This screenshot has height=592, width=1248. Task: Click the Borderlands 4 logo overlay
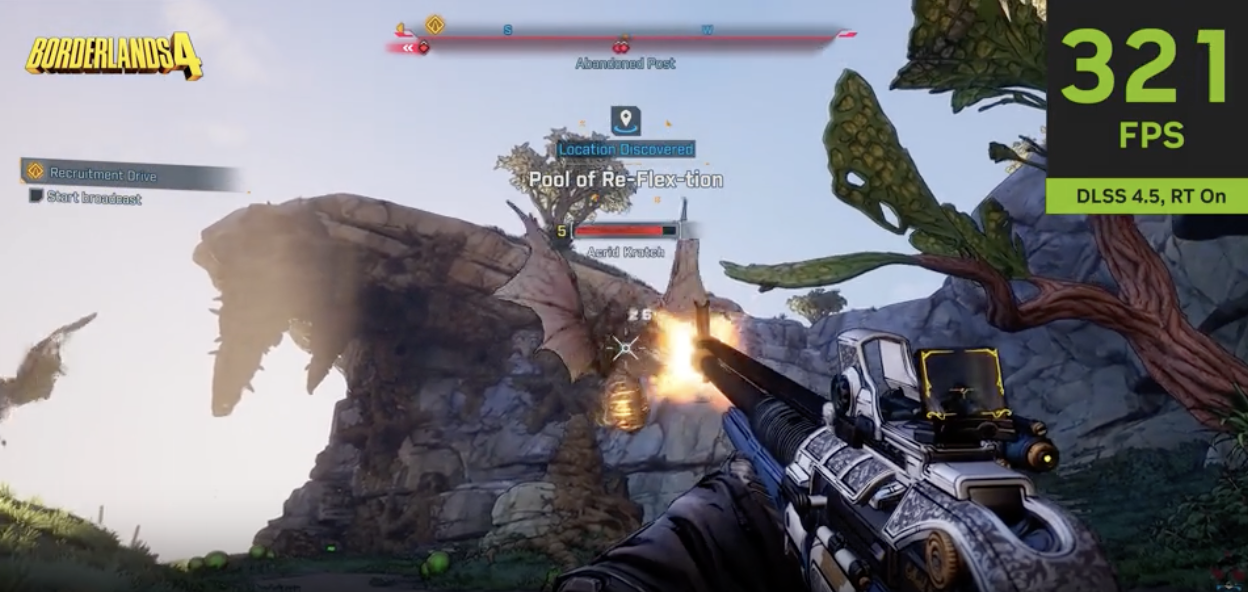click(x=114, y=57)
